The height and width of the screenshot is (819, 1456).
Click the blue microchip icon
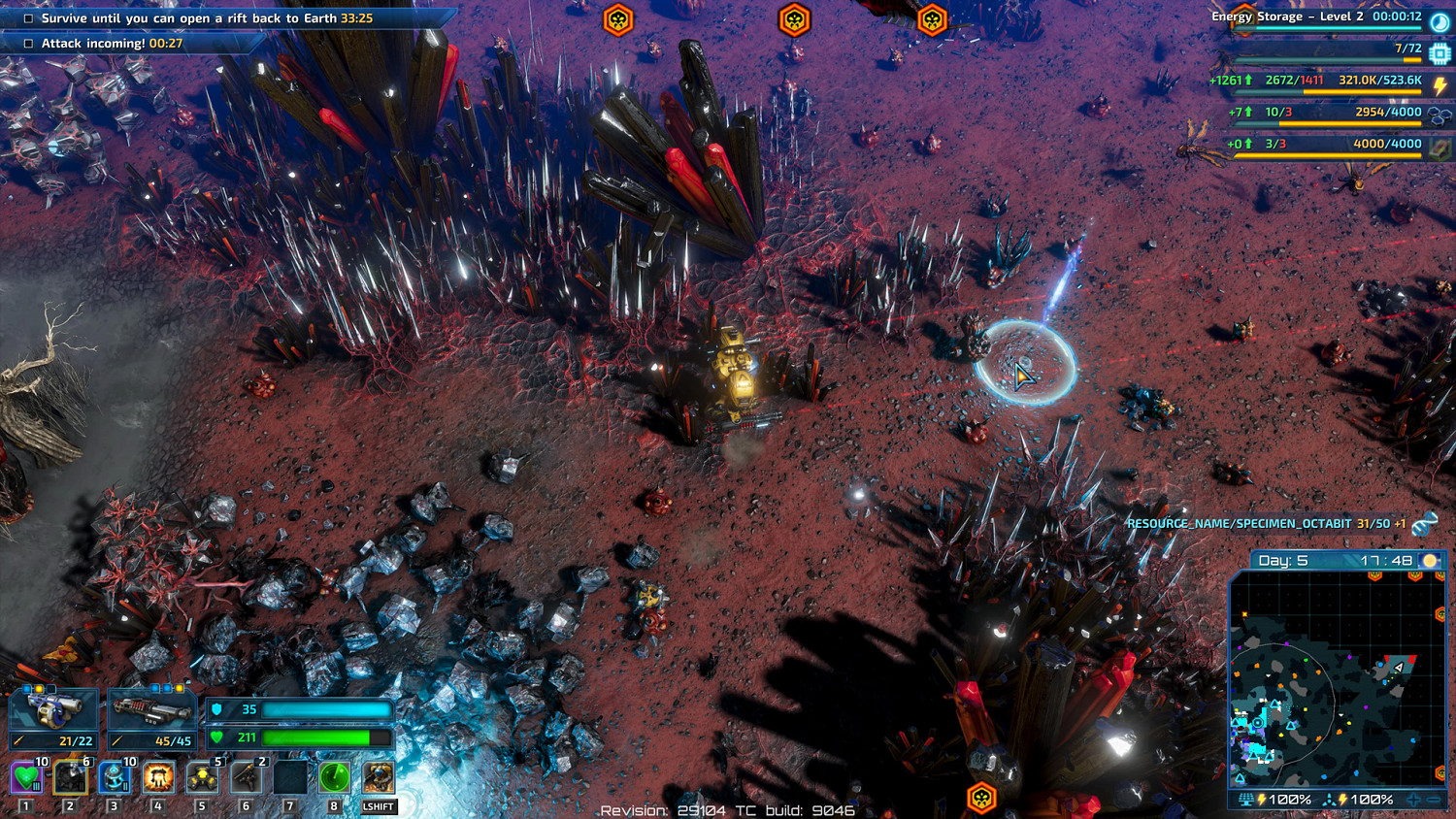(1439, 53)
